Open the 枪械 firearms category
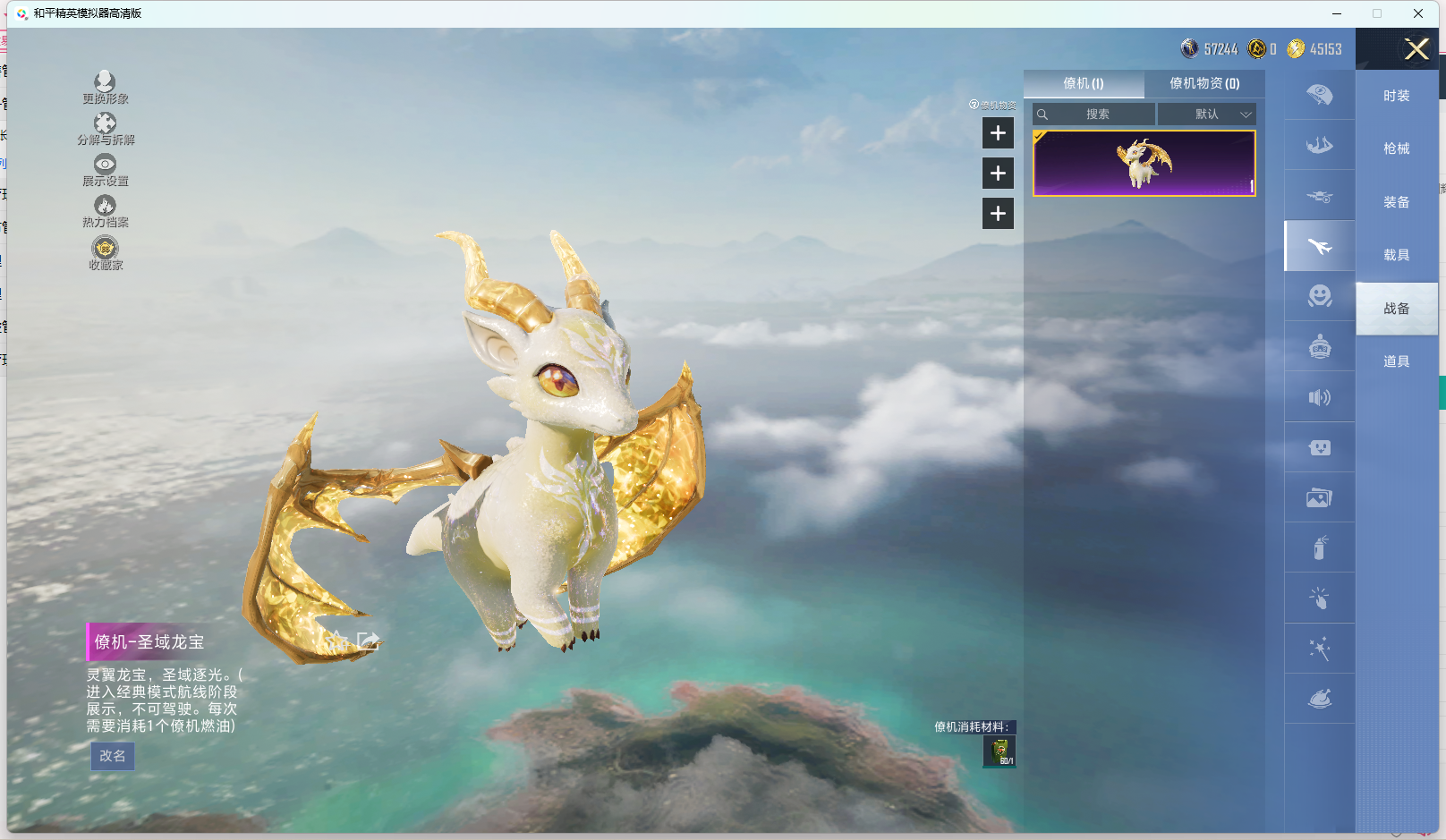The width and height of the screenshot is (1446, 840). click(1396, 148)
